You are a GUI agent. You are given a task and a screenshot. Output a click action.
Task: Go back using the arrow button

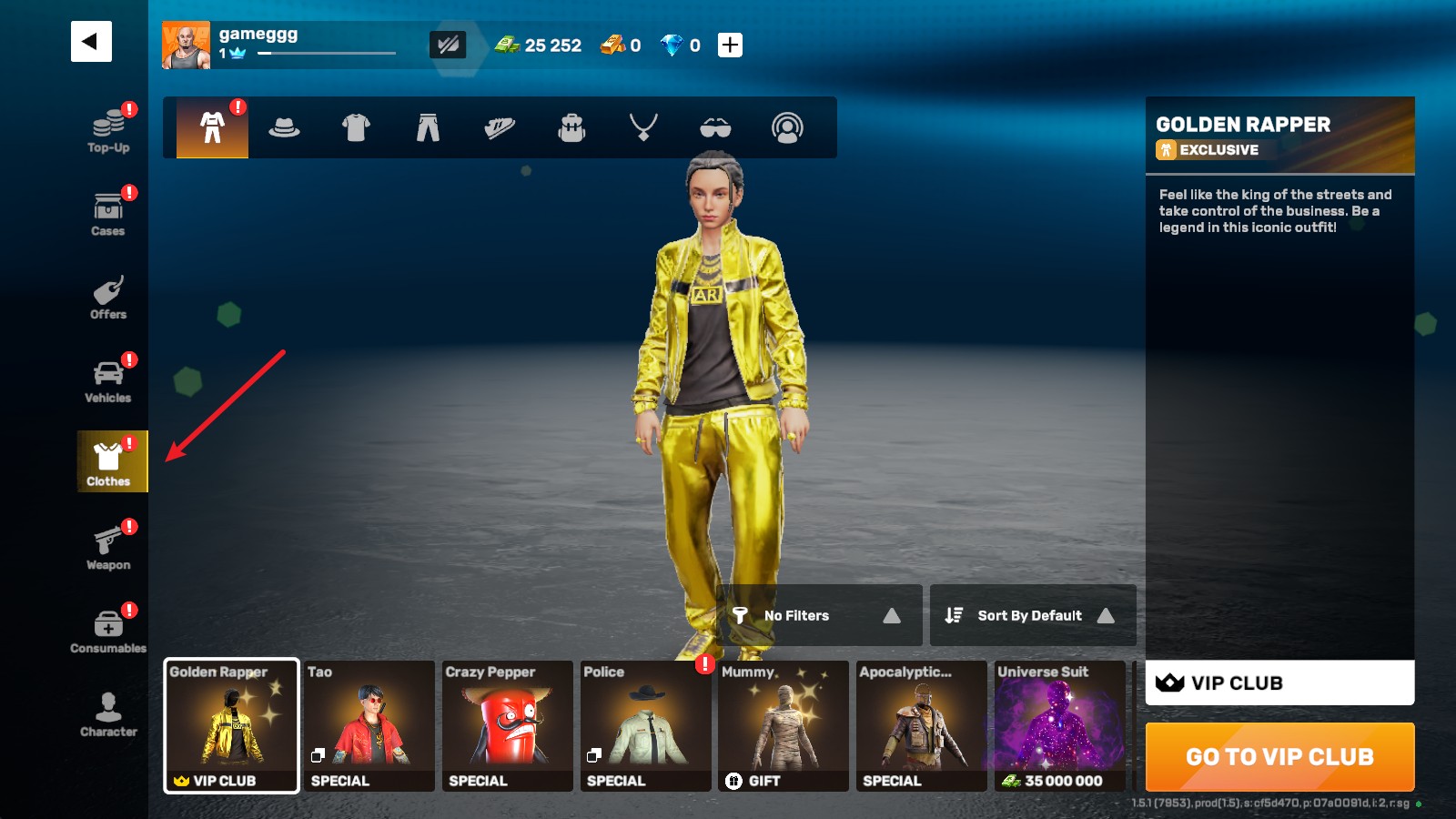coord(91,42)
